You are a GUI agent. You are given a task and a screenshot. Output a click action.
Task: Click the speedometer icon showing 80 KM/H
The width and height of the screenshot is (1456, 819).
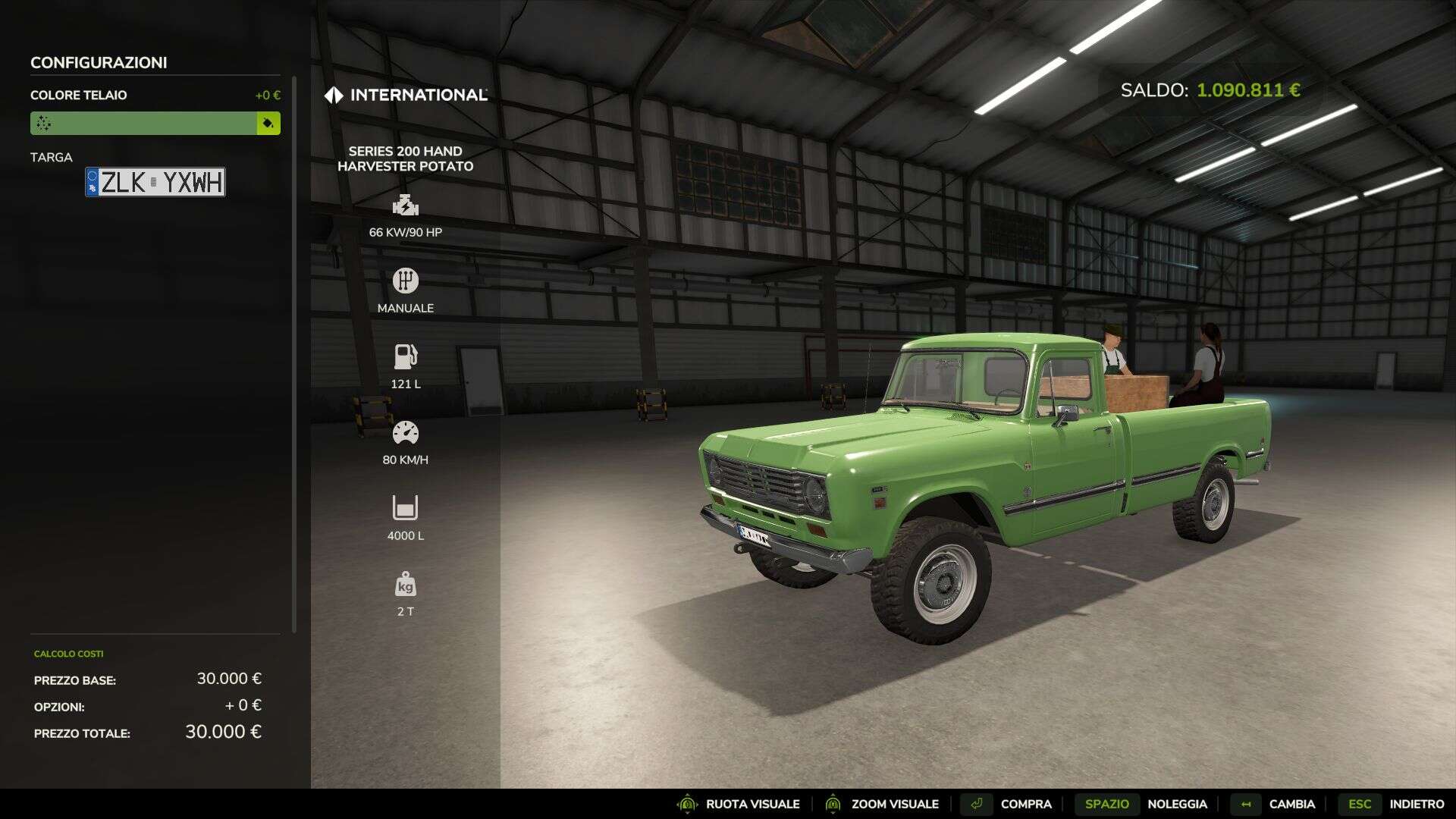click(x=406, y=431)
